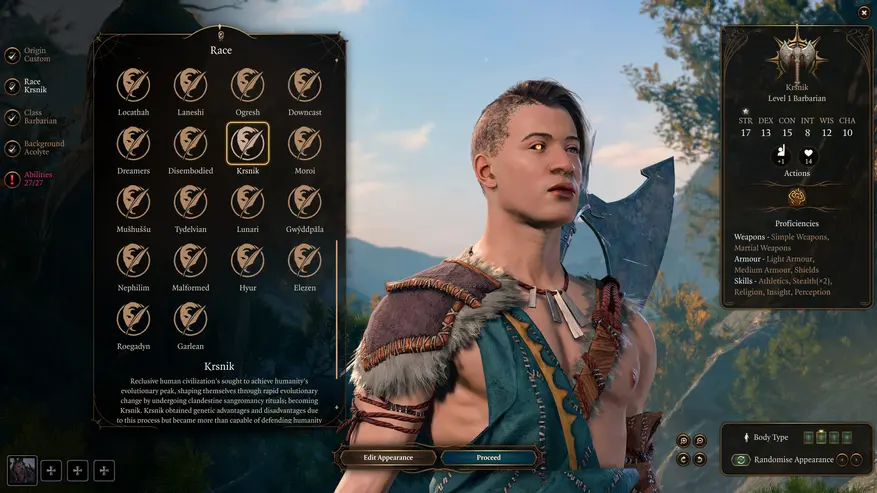The image size is (877, 493).
Task: Select the Dreamers race
Action: click(x=133, y=144)
